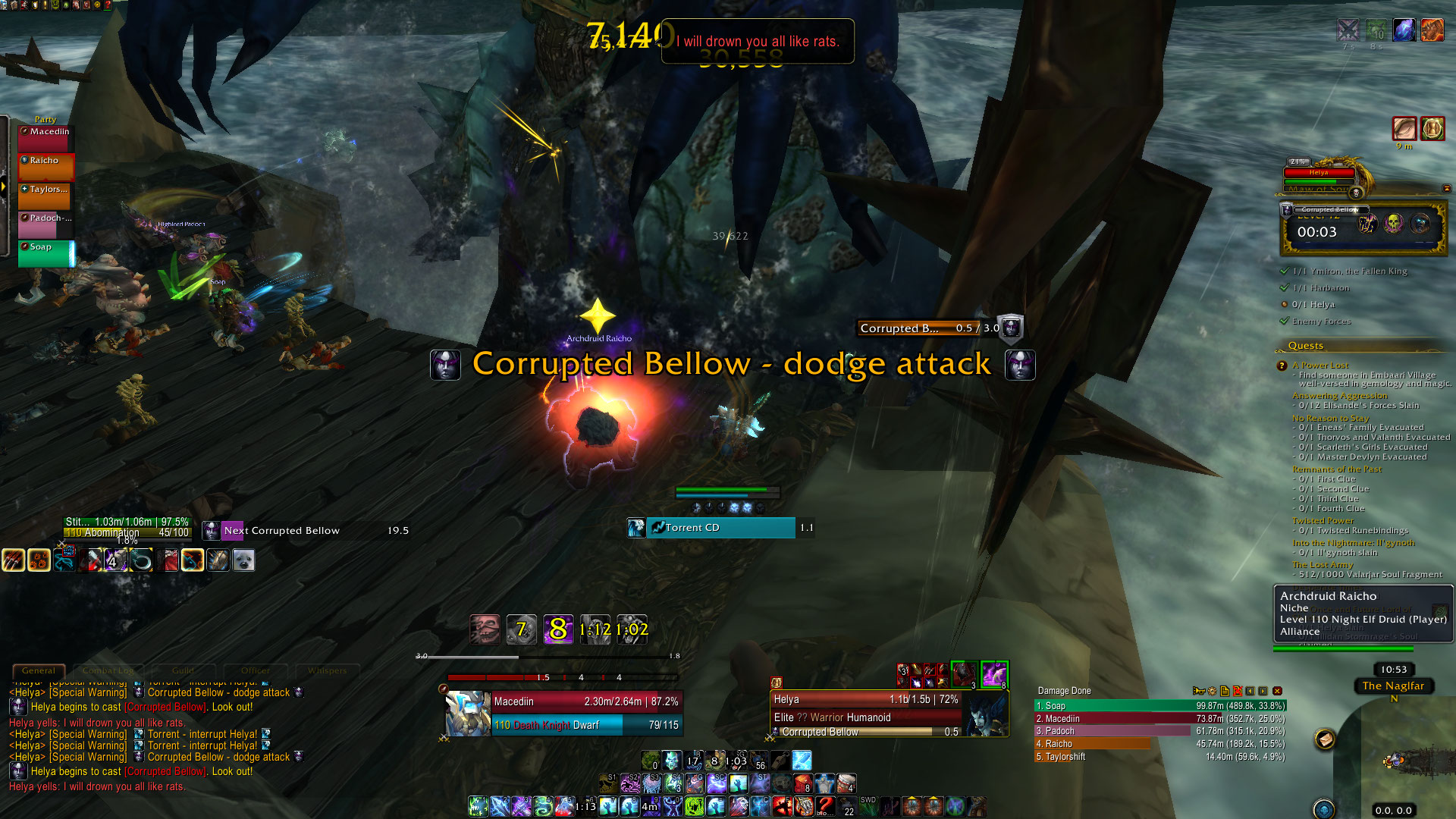Open the Guild chat tab
The width and height of the screenshot is (1456, 819).
pos(183,670)
